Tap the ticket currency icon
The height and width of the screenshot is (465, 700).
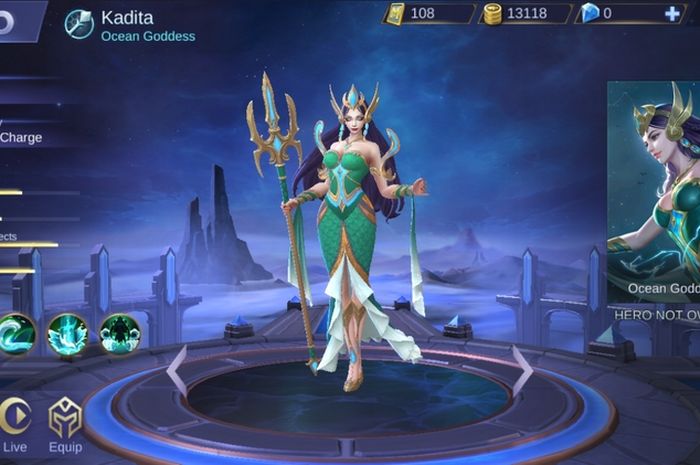point(395,13)
